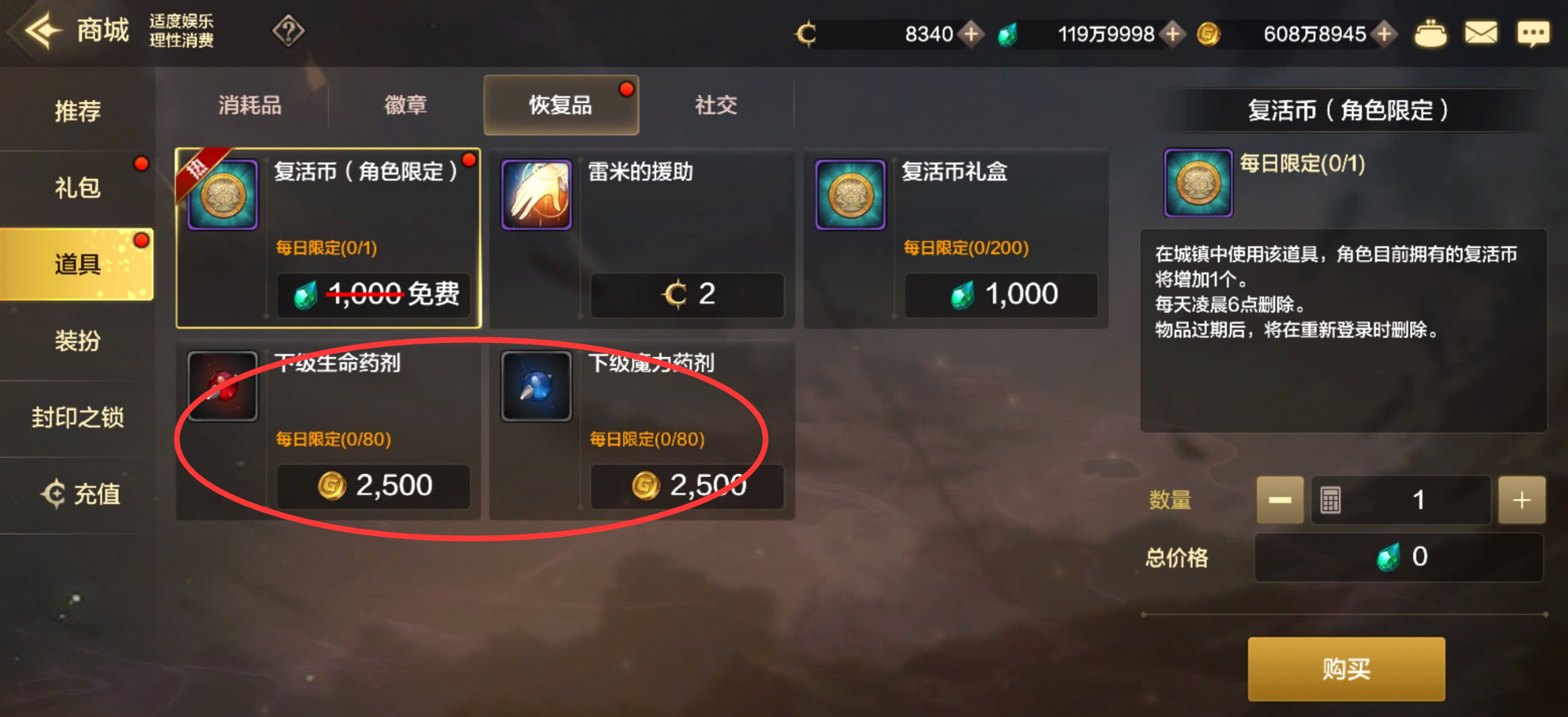
Task: Select the 下级魔力药剂 blue potion icon
Action: pos(536,386)
